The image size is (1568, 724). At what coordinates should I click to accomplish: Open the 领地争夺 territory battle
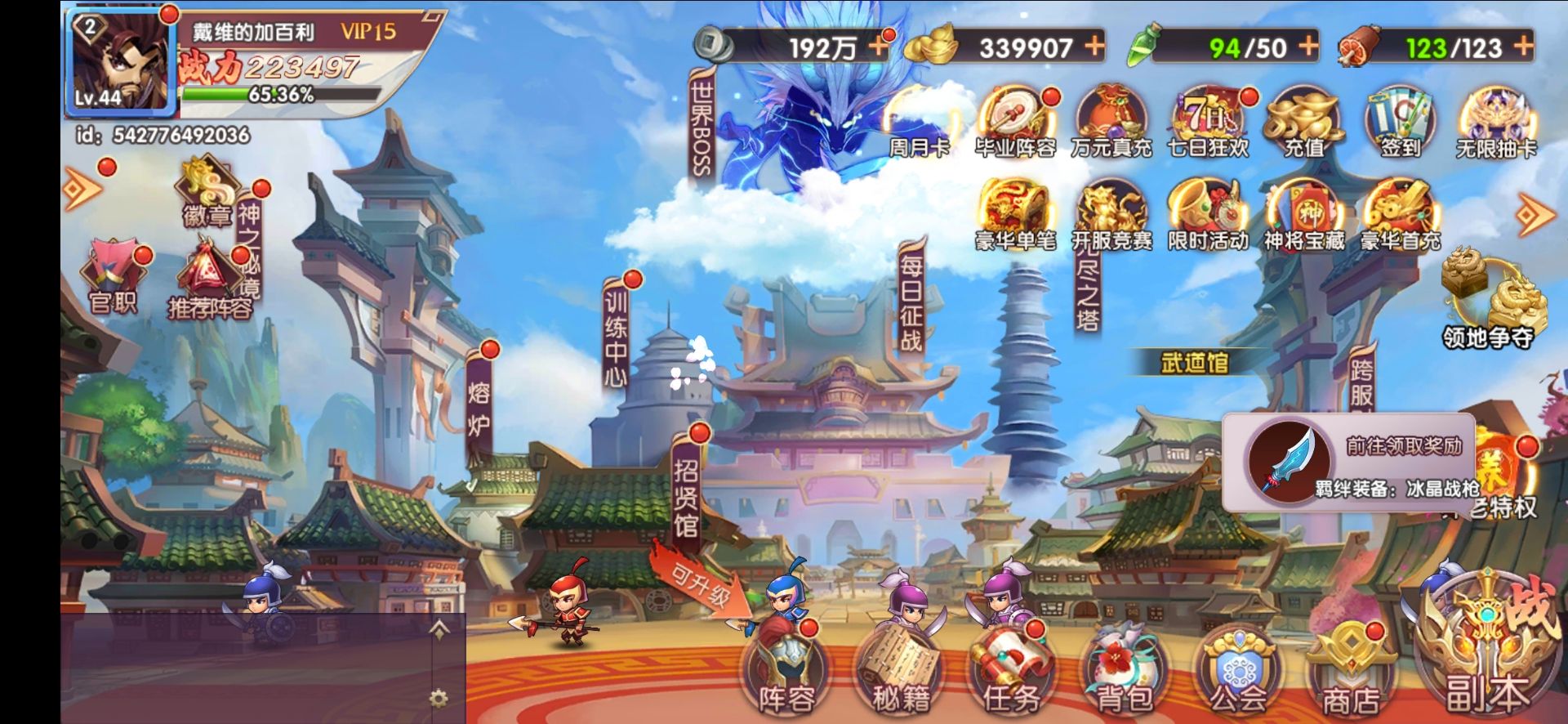(1488, 302)
